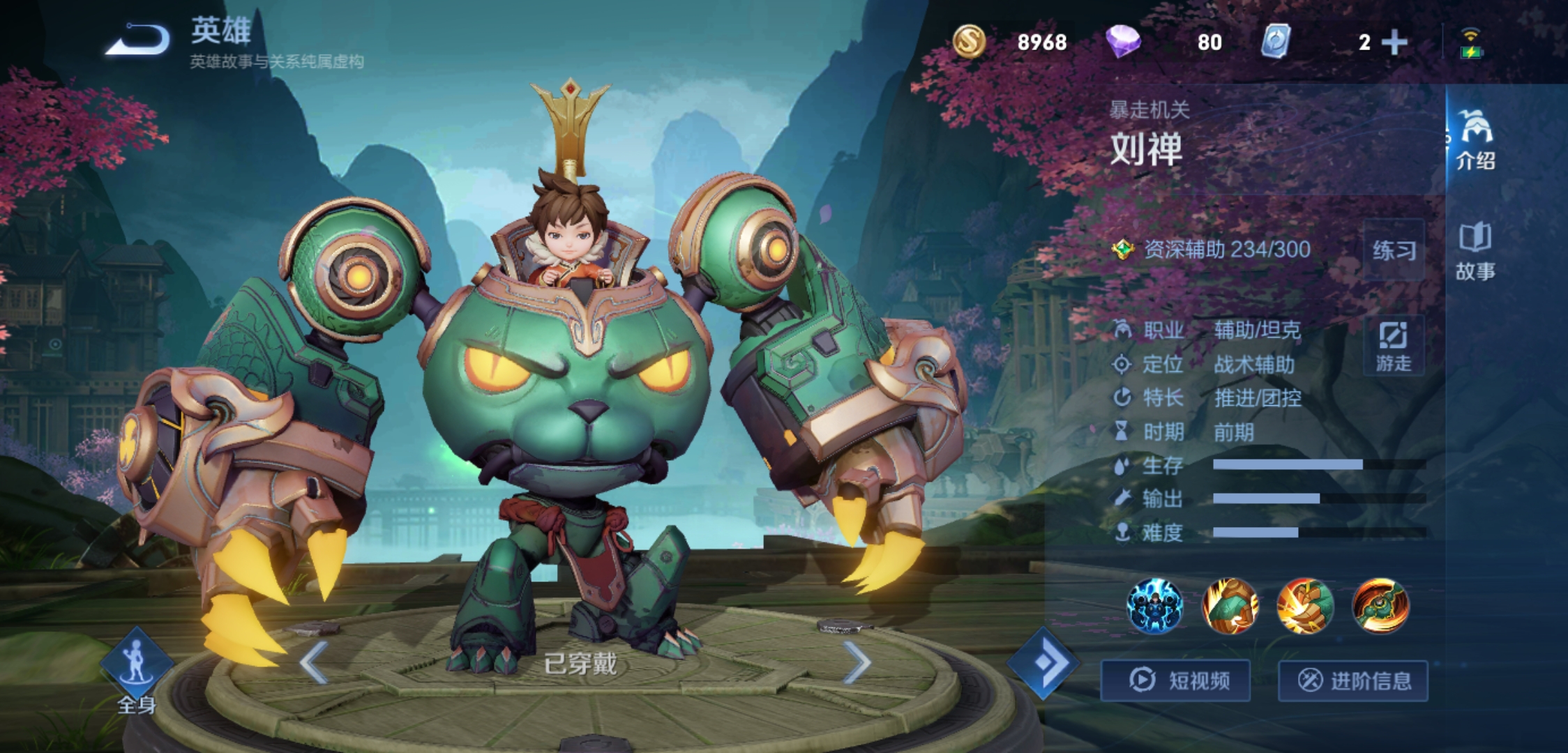
Task: Collapse the info panel with diamond arrow
Action: 1043,663
